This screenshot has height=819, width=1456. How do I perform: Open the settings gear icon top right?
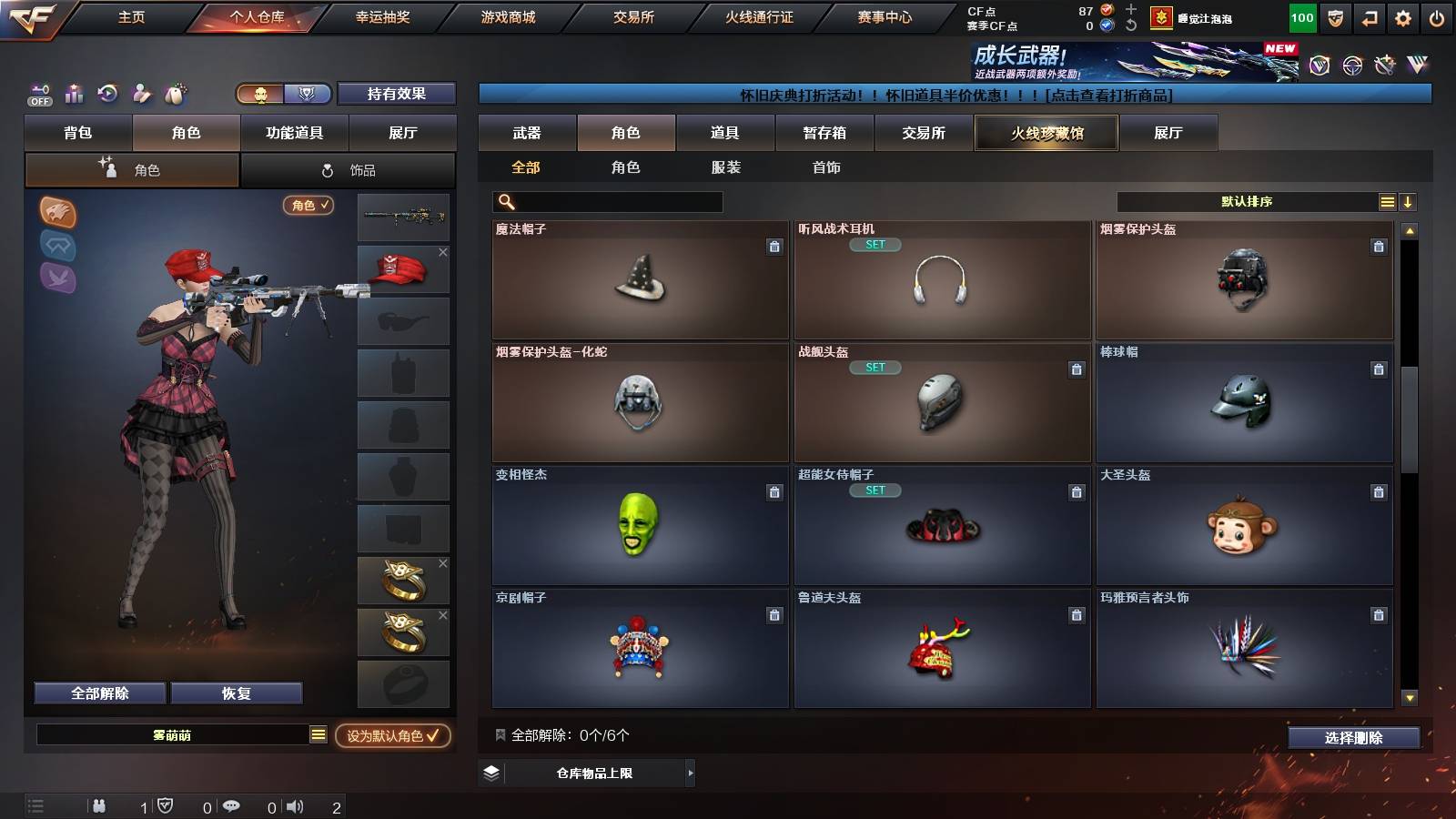point(1402,16)
